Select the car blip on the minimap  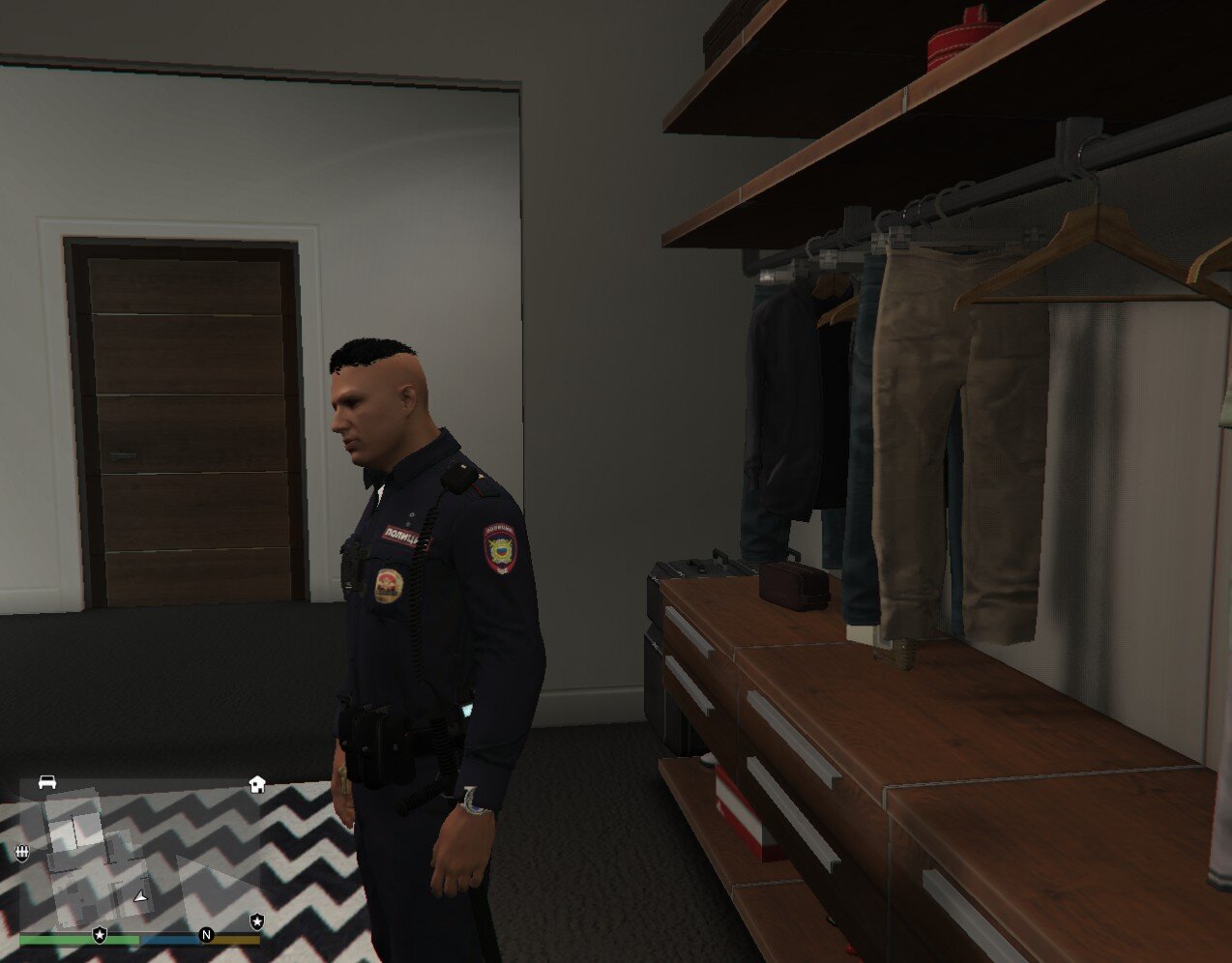46,782
